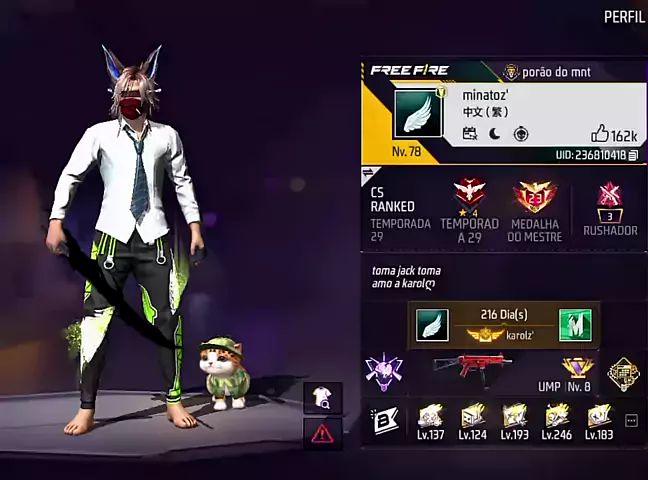Select the Lv.193 character icon
This screenshot has width=648, height=480.
pos(515,415)
